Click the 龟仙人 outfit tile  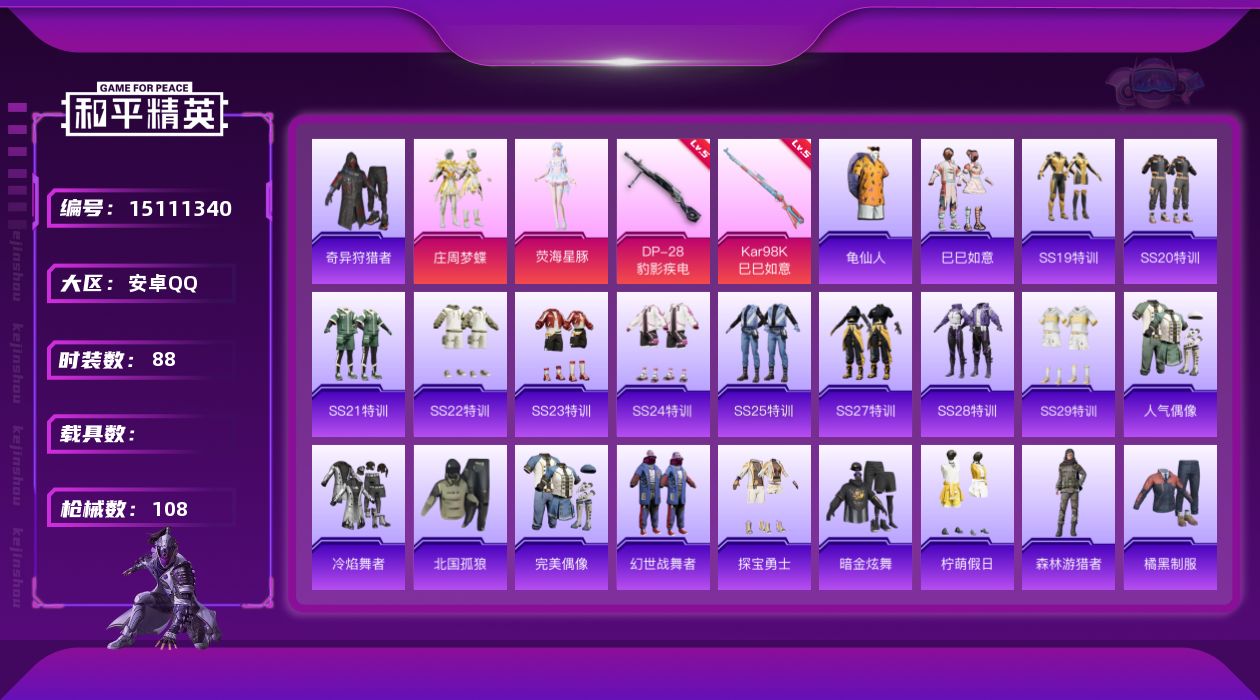coord(865,211)
